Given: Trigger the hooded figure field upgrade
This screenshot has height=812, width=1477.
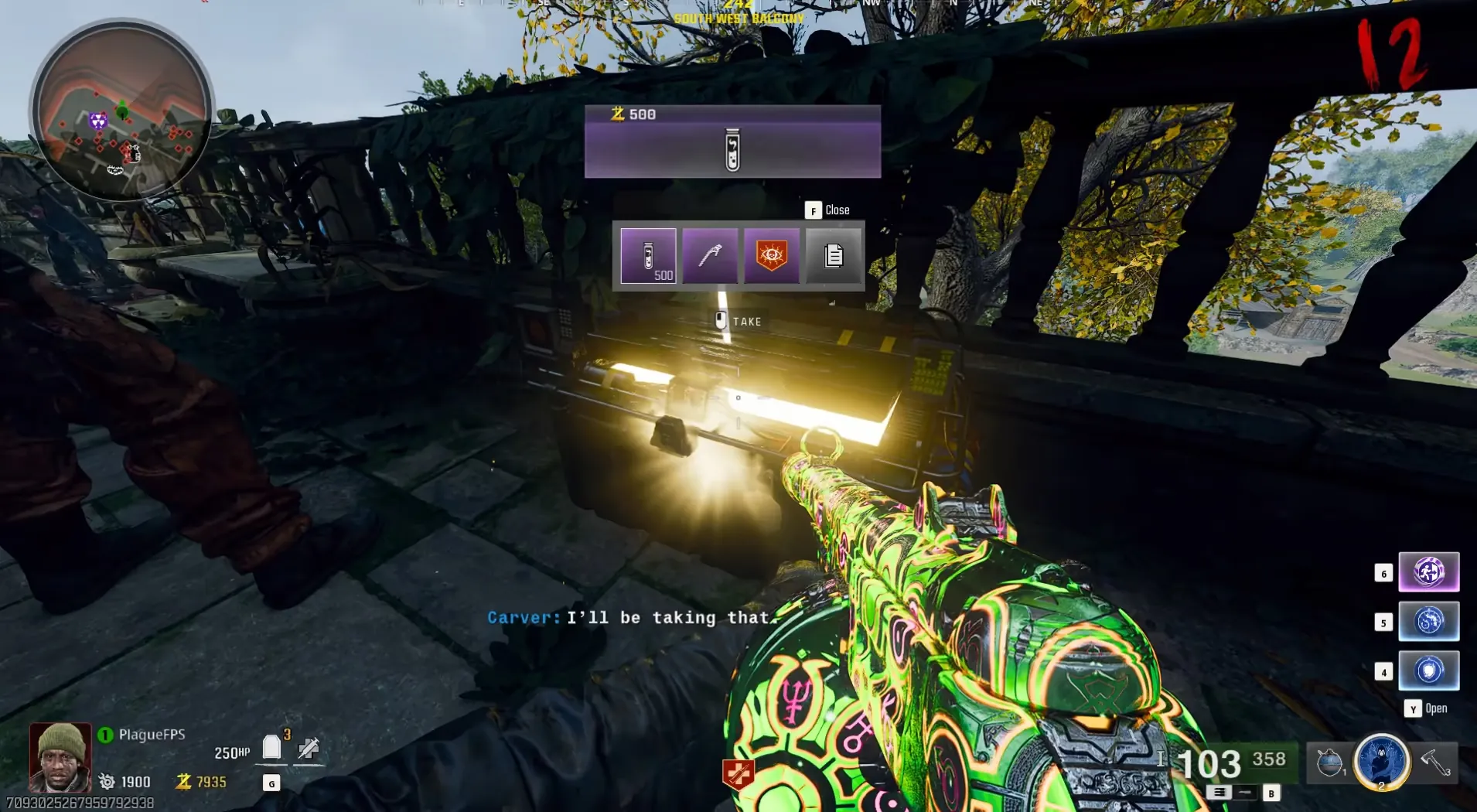Looking at the screenshot, I should [x=1381, y=762].
